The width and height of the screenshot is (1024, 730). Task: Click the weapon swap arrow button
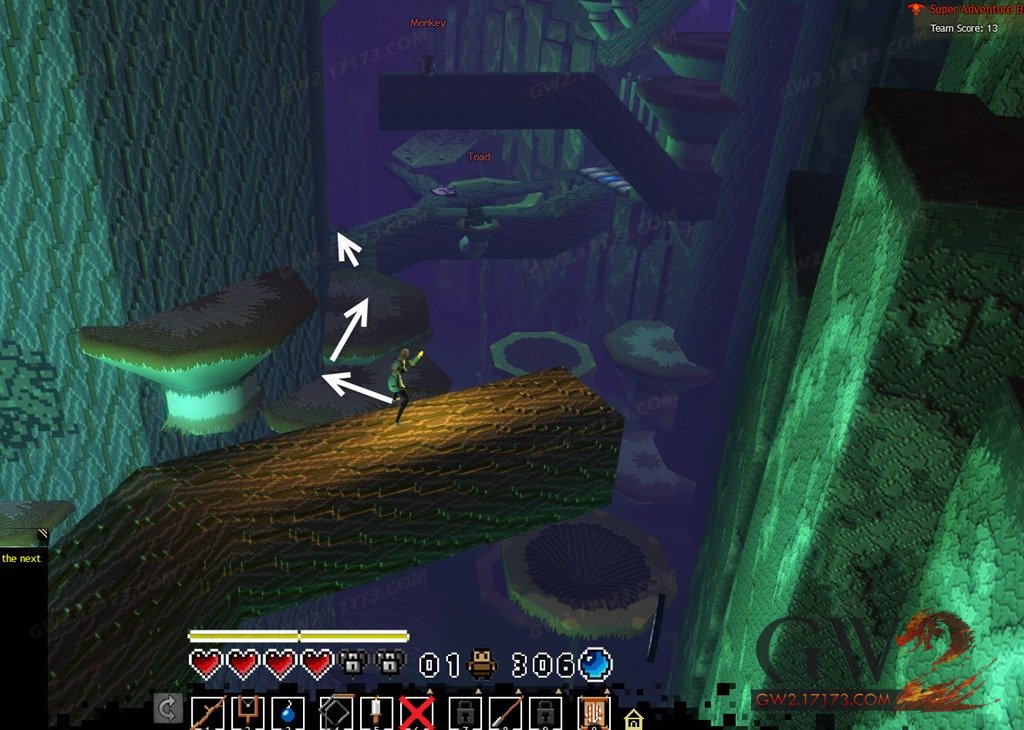tap(168, 711)
